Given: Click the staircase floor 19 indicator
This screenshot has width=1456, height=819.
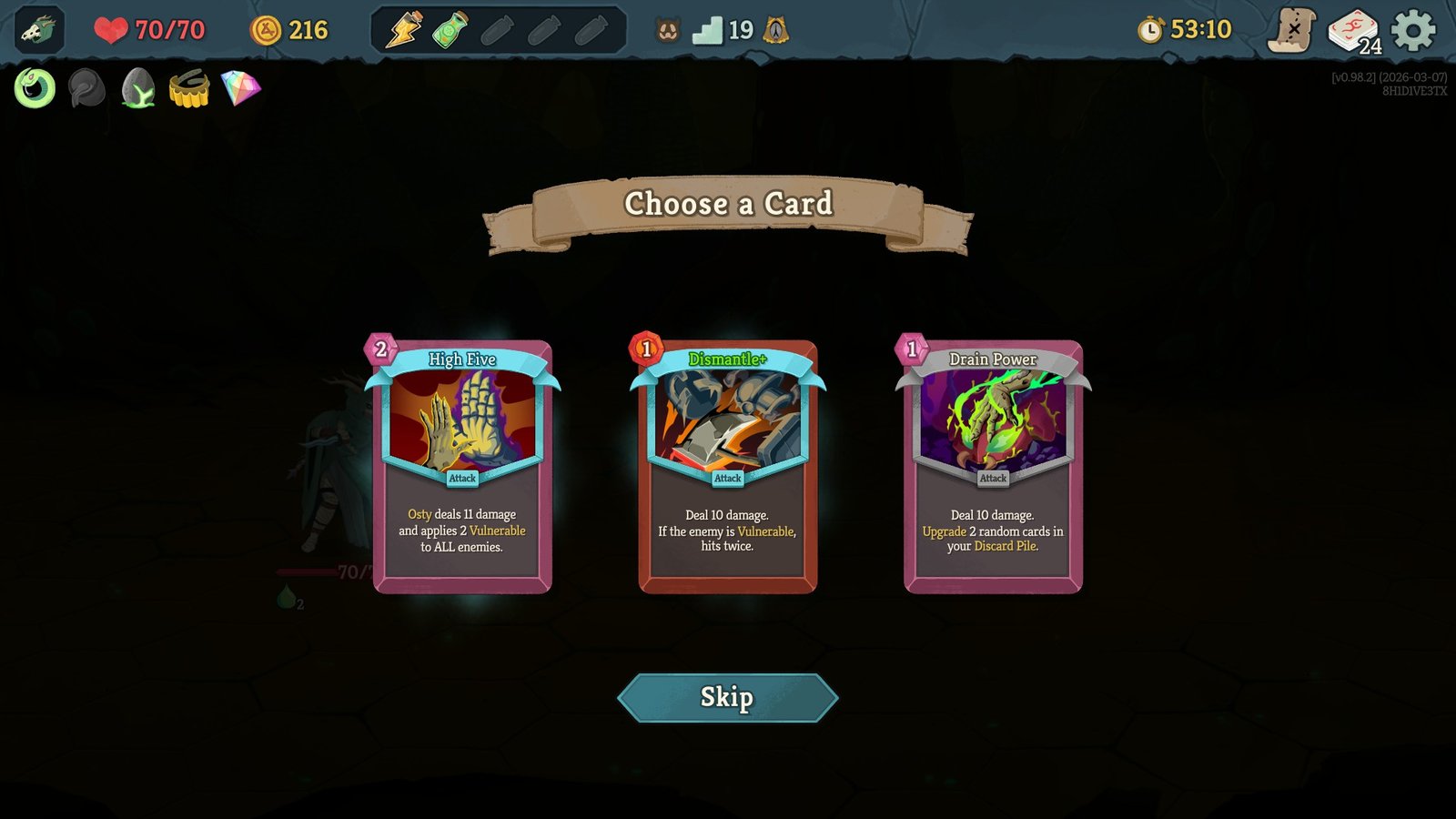Looking at the screenshot, I should coord(719,30).
